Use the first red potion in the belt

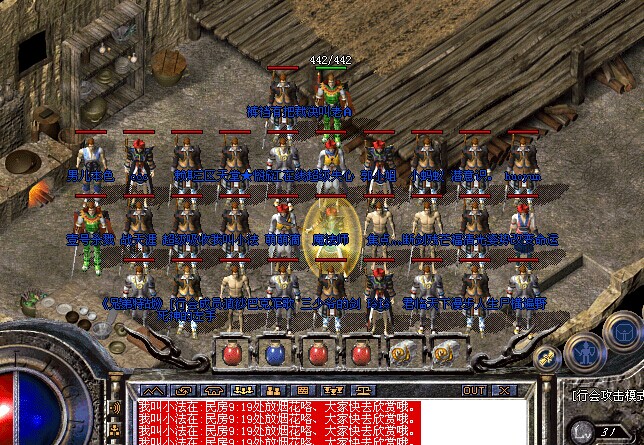(232, 352)
